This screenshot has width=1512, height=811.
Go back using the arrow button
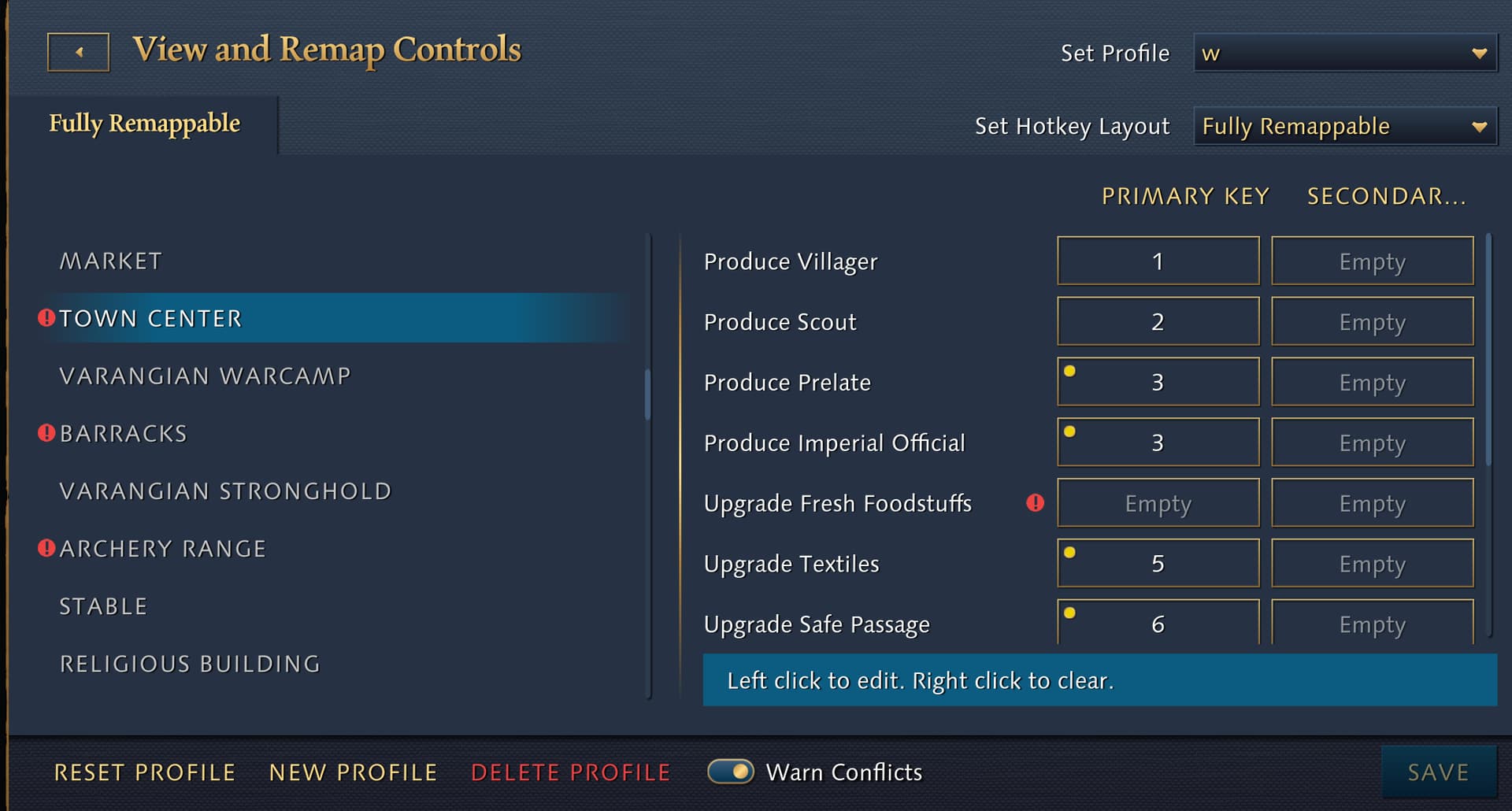78,53
